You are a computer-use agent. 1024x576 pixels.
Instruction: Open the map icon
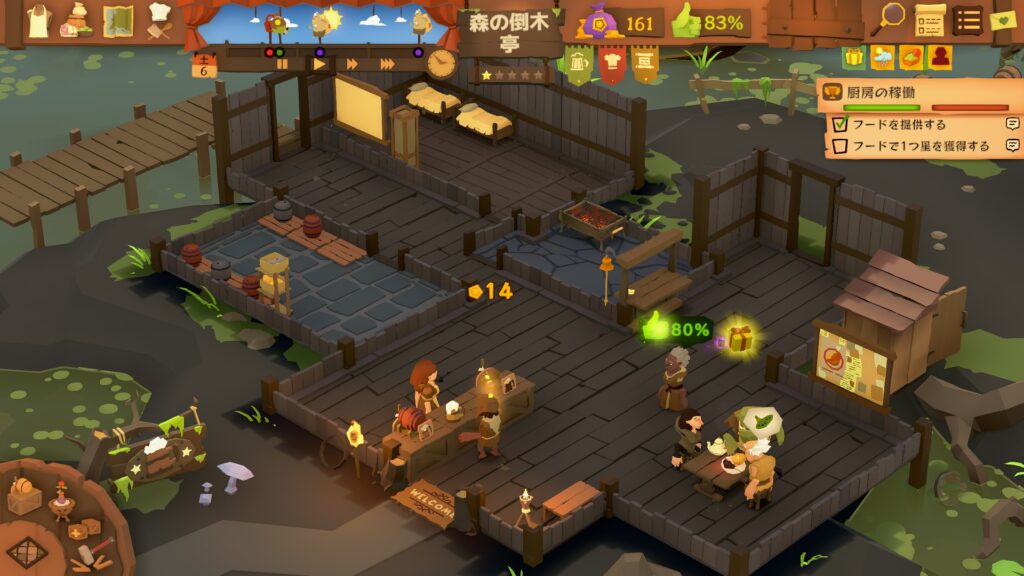coord(118,21)
